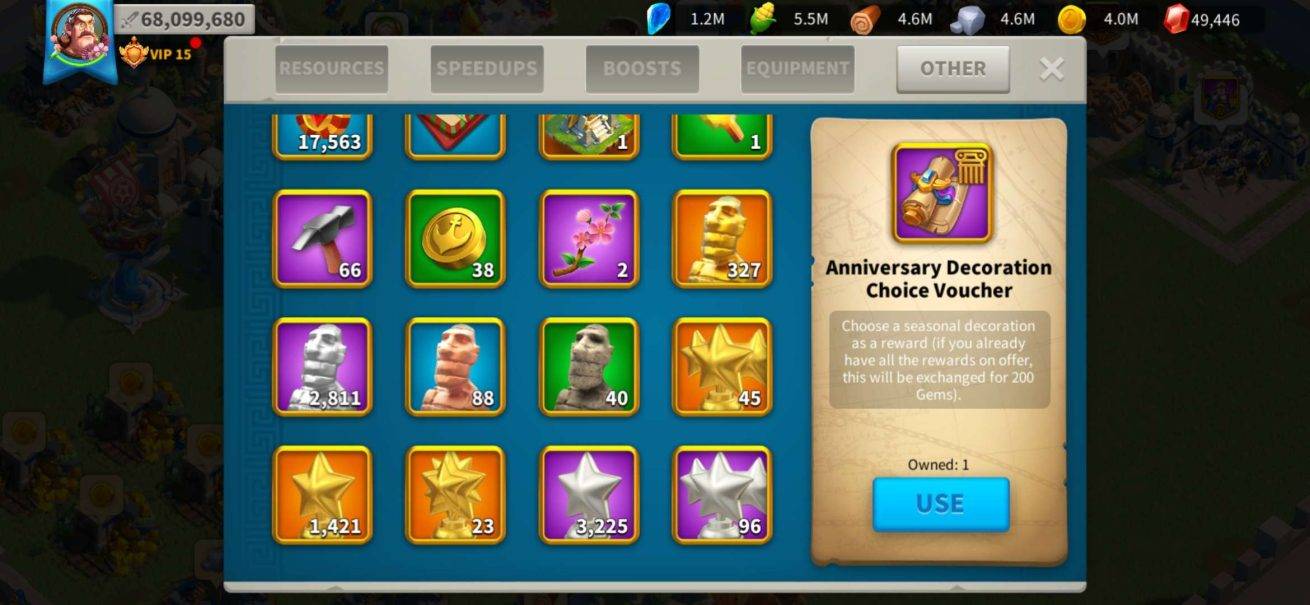Close the items window
This screenshot has width=1310, height=605.
click(1051, 69)
